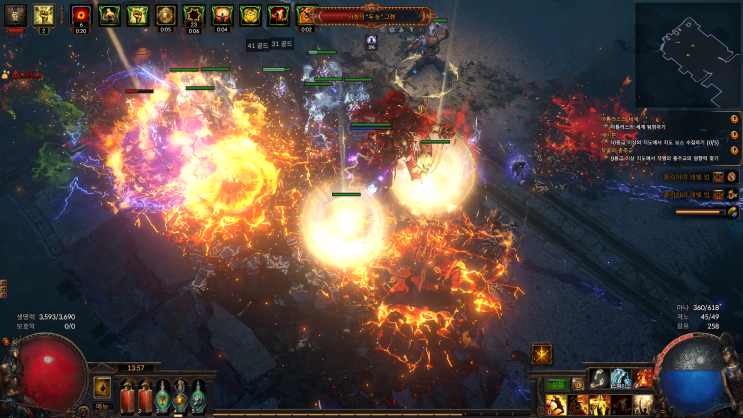The width and height of the screenshot is (743, 418).
Task: Level up the first skill gem
Action: click(x=718, y=177)
